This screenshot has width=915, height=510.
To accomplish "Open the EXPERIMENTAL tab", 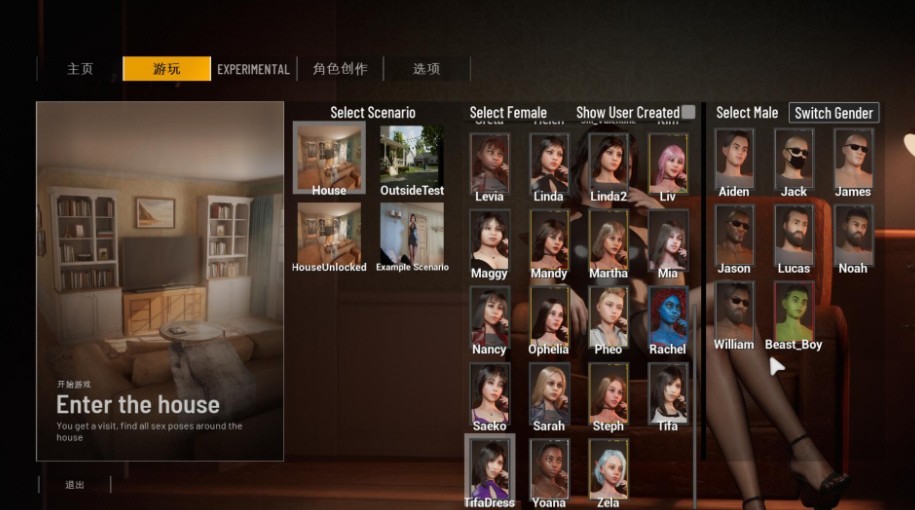I will click(253, 69).
